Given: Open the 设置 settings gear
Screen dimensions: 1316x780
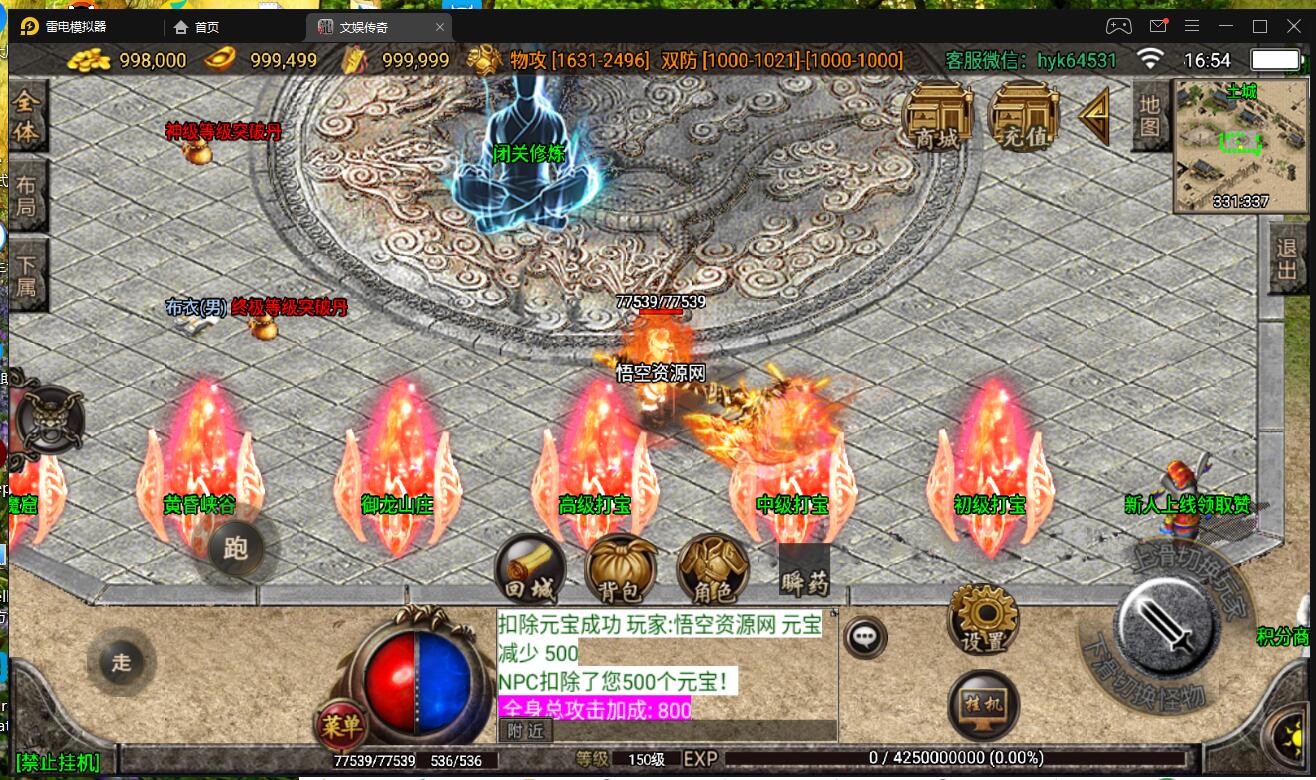Looking at the screenshot, I should 982,619.
